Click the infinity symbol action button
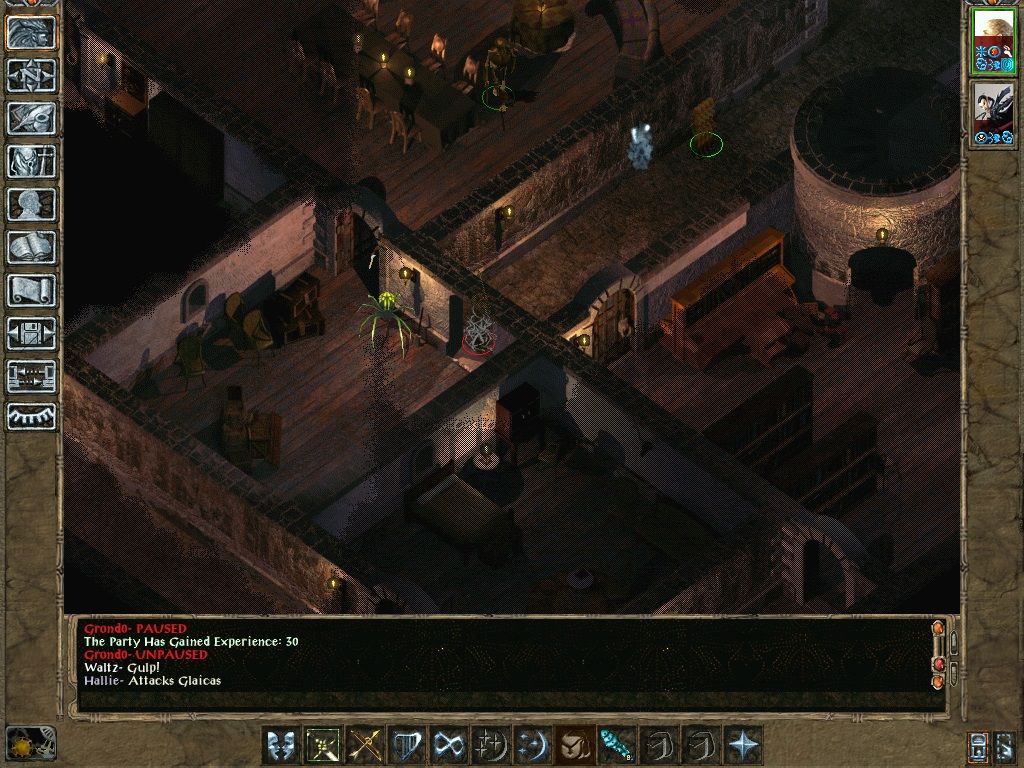The image size is (1024, 768). coord(446,745)
